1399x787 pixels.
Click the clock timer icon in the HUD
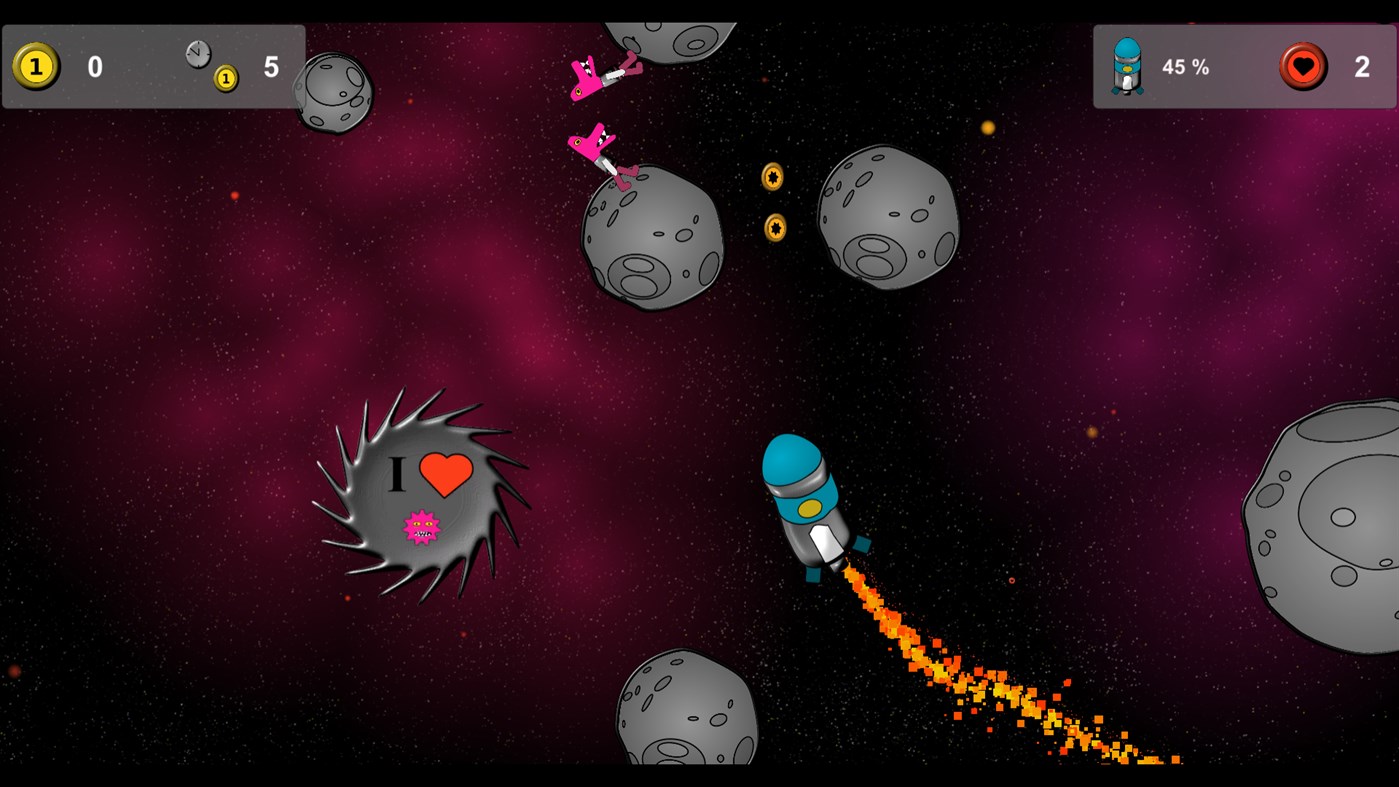[x=196, y=52]
